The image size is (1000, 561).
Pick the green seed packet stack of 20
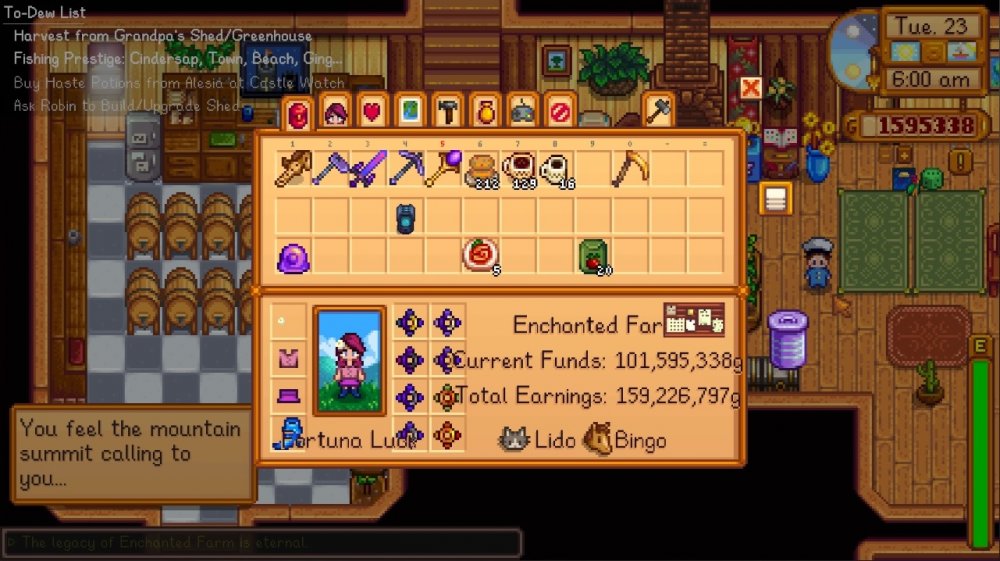(593, 258)
